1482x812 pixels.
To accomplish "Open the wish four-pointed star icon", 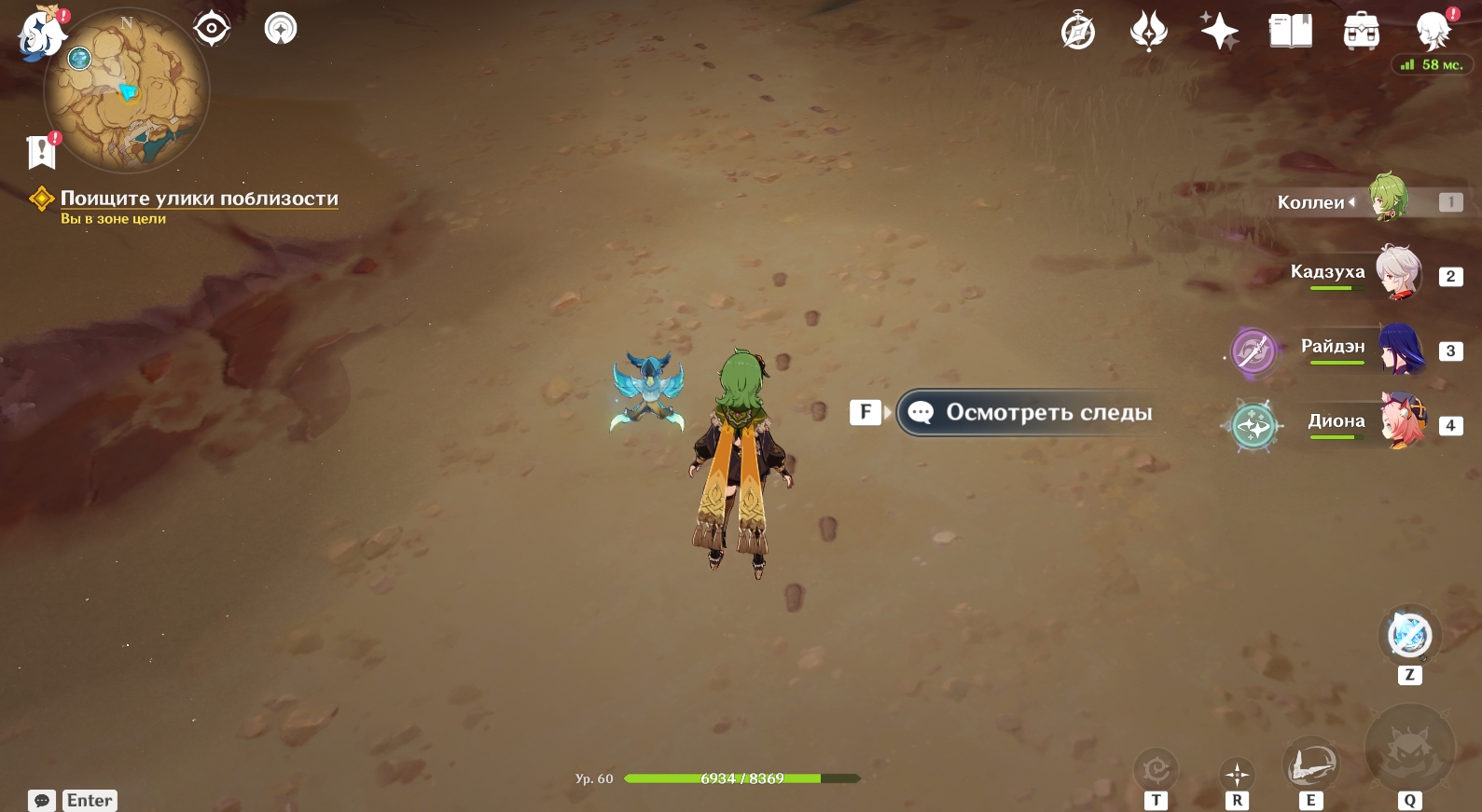I will pyautogui.click(x=1219, y=32).
